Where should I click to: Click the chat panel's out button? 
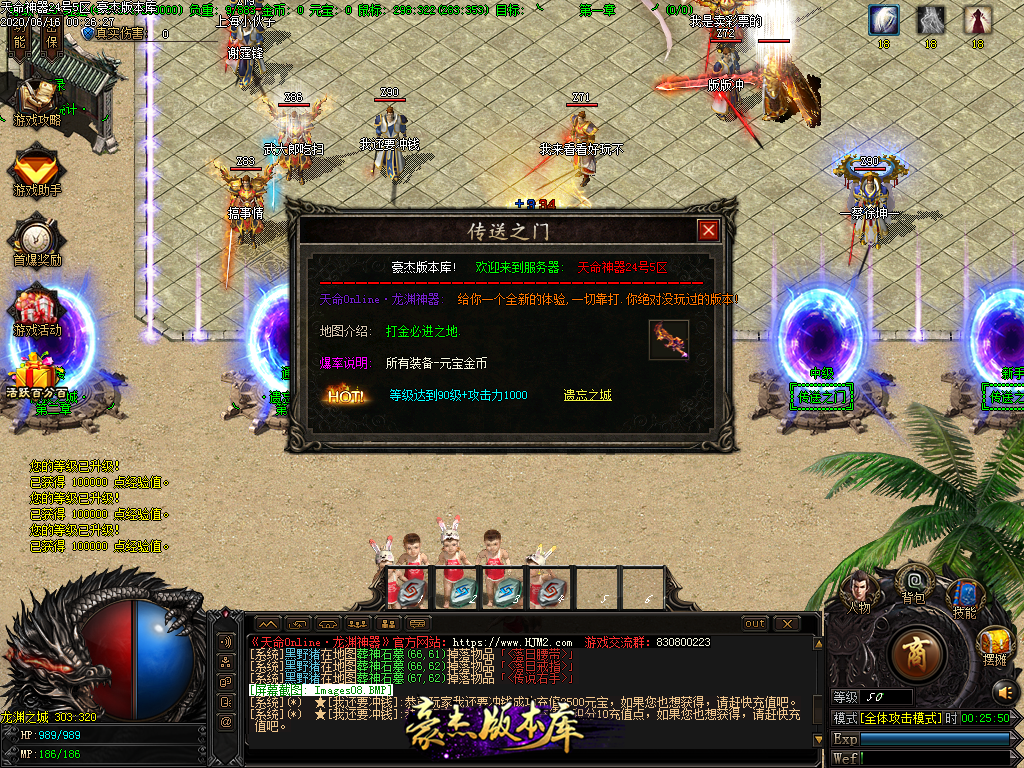tap(755, 624)
